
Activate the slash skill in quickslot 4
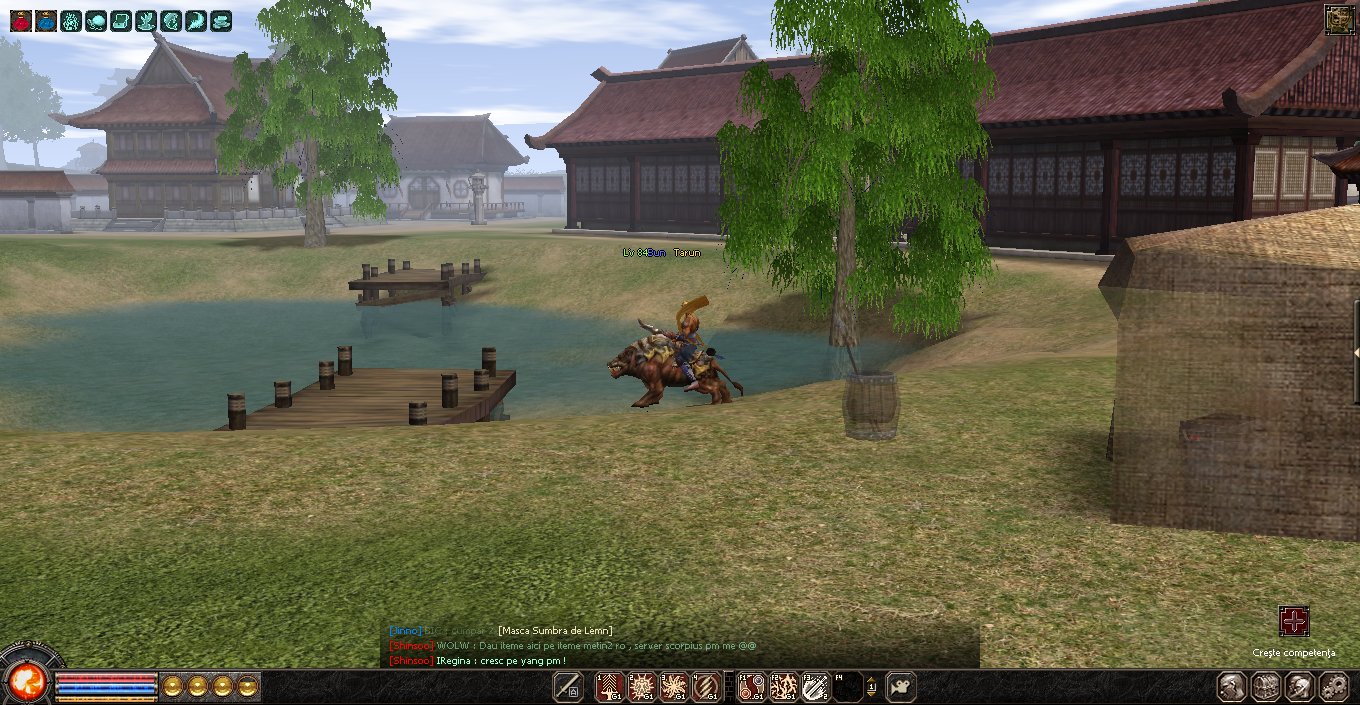(x=706, y=687)
